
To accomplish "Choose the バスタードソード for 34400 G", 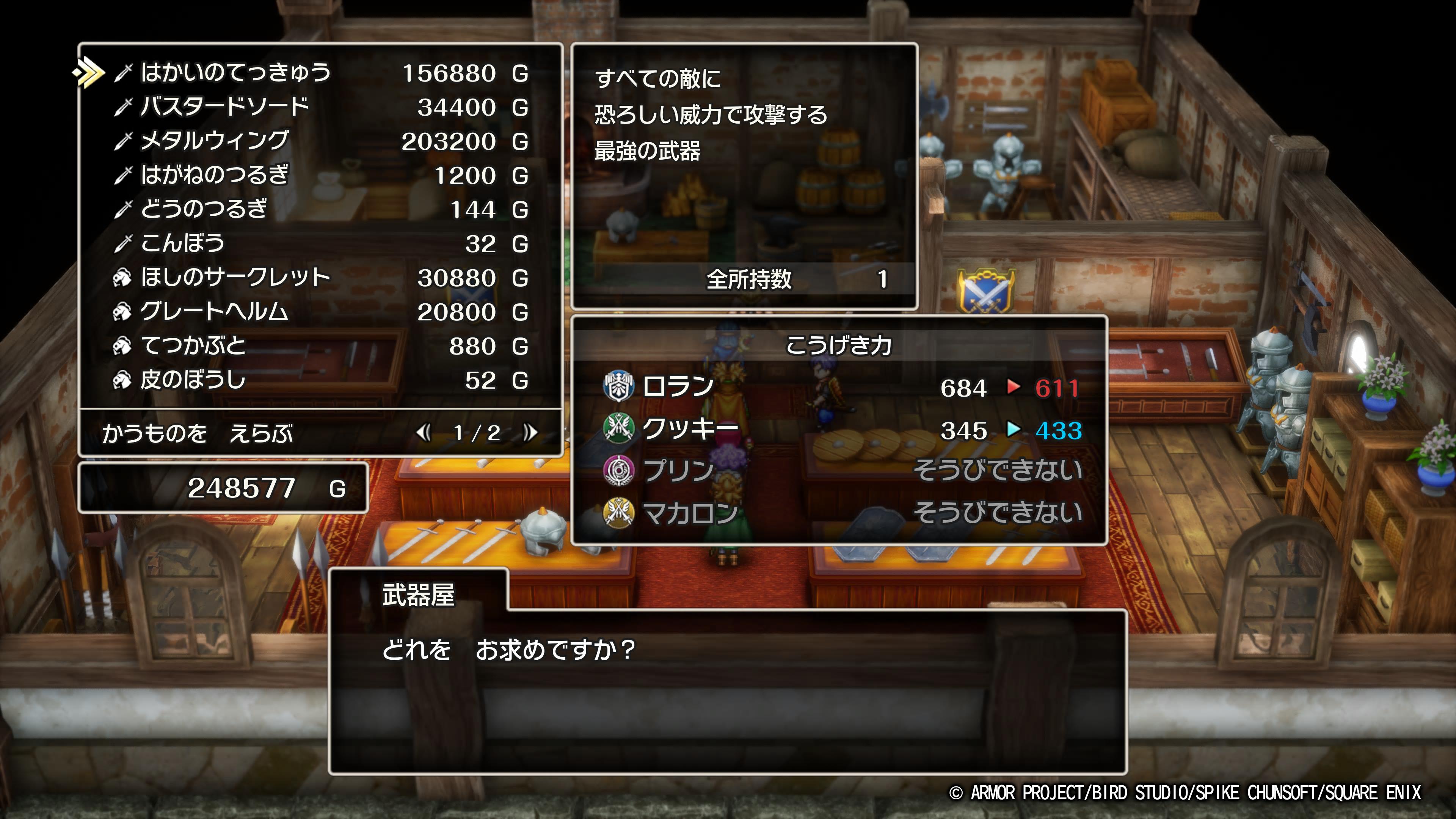I will pyautogui.click(x=224, y=107).
